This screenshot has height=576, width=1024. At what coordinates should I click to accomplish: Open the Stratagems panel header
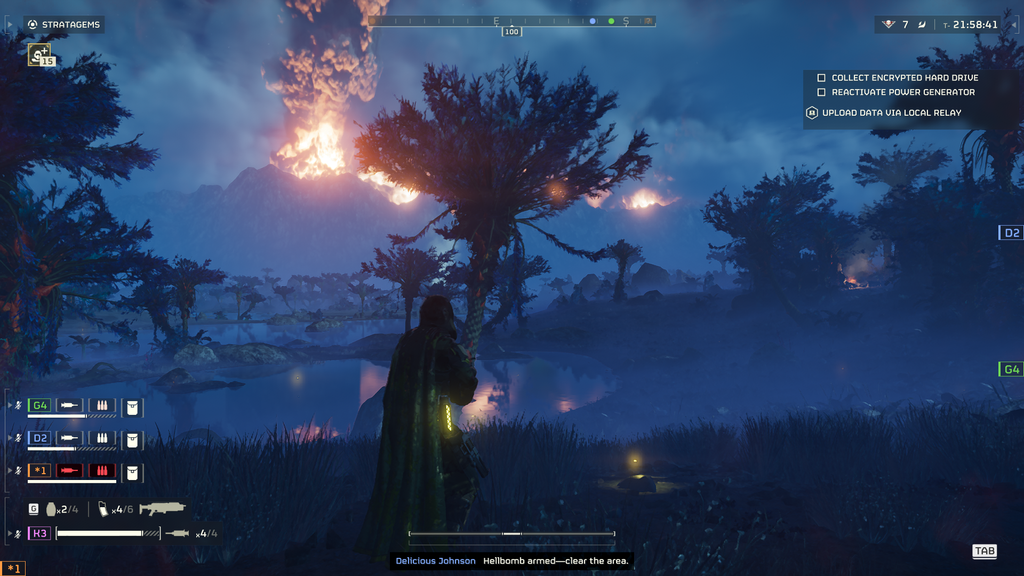coord(64,24)
